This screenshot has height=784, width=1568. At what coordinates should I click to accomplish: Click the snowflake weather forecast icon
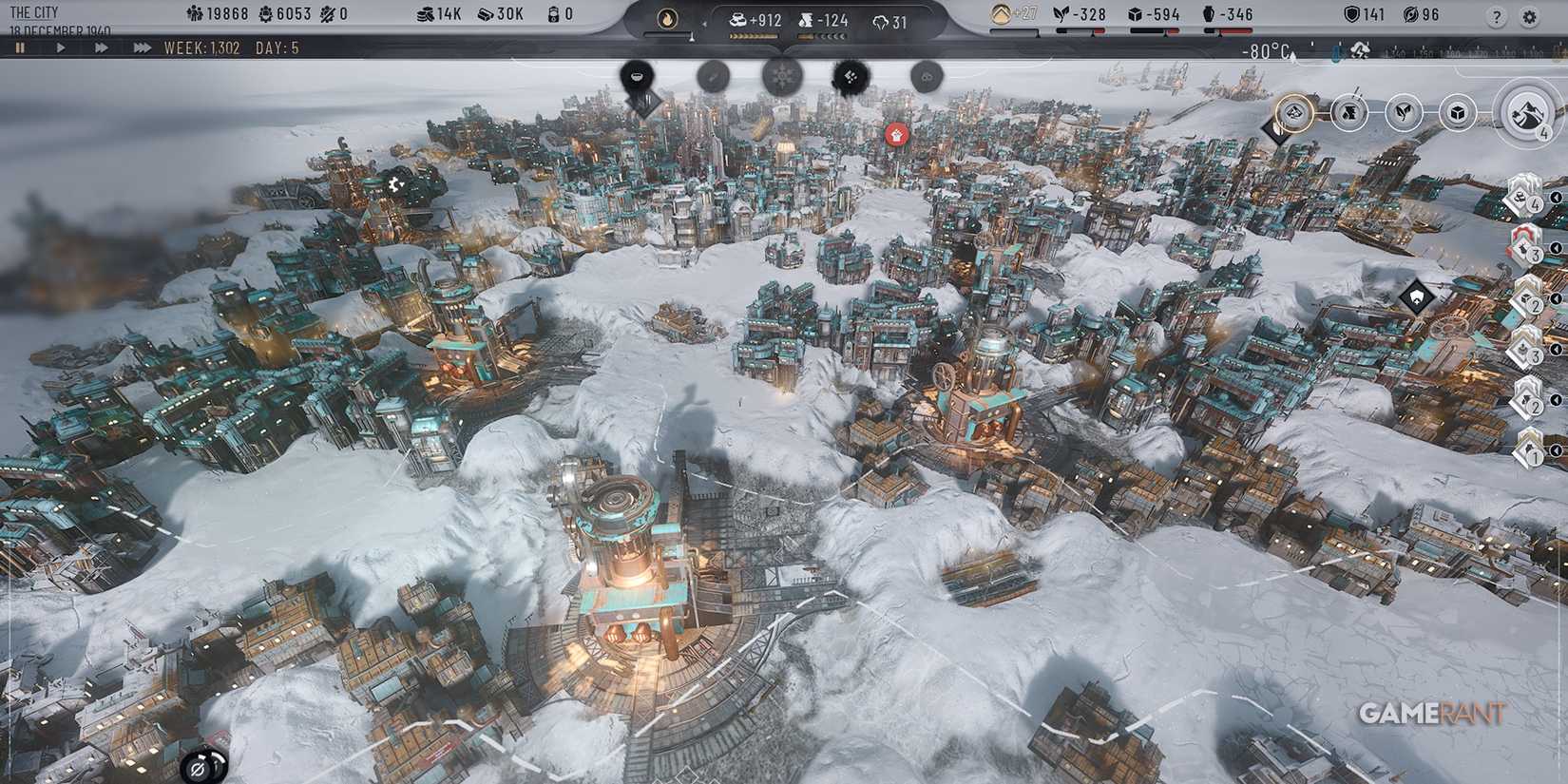click(782, 78)
